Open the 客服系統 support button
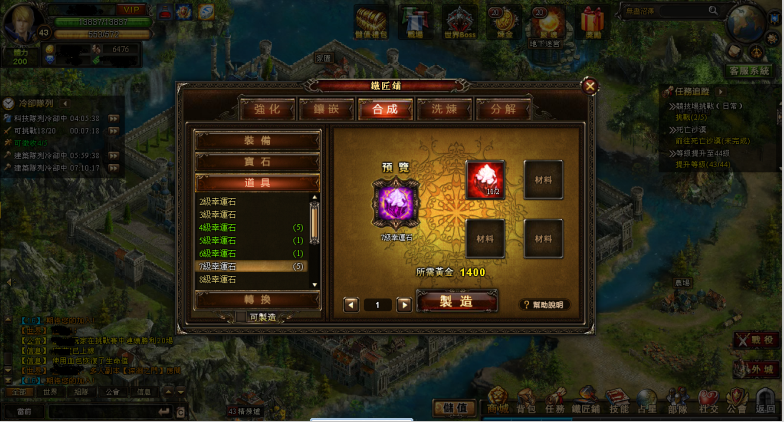Screen dimensions: 784x422 748,71
